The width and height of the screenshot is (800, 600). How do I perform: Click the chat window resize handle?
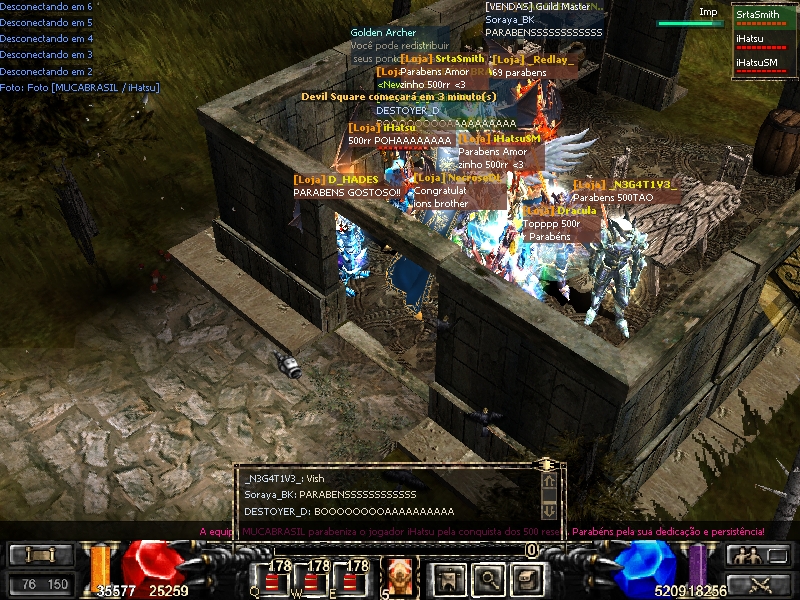tap(546, 465)
